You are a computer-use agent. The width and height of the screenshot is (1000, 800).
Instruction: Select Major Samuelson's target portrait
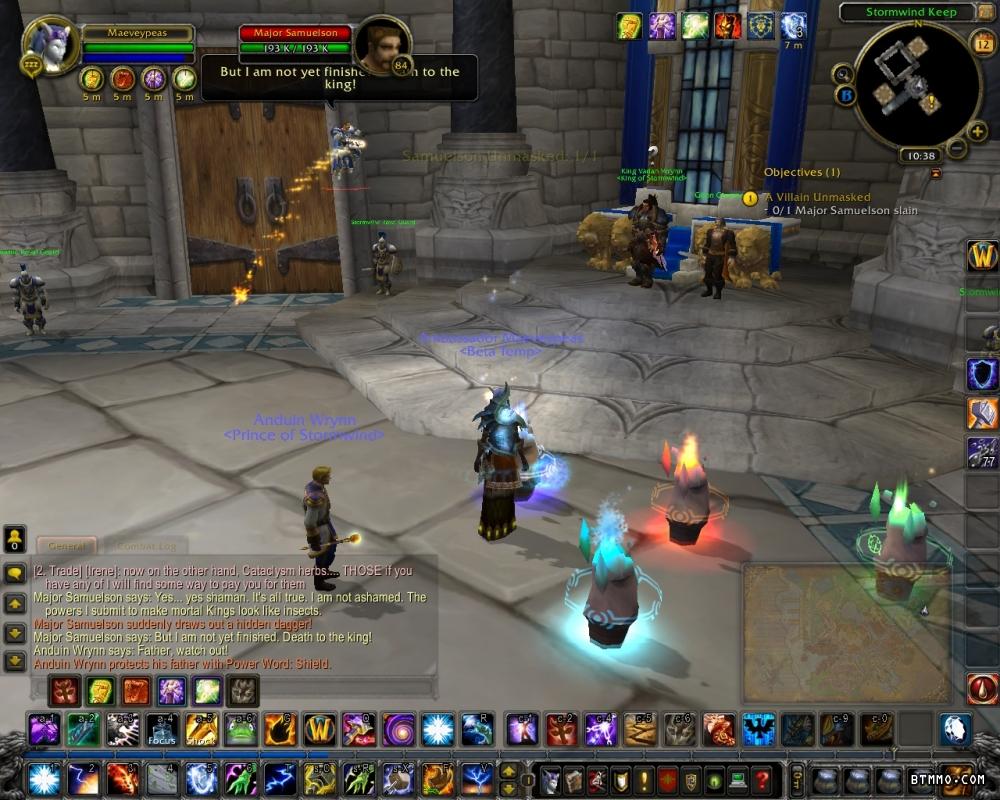[382, 44]
